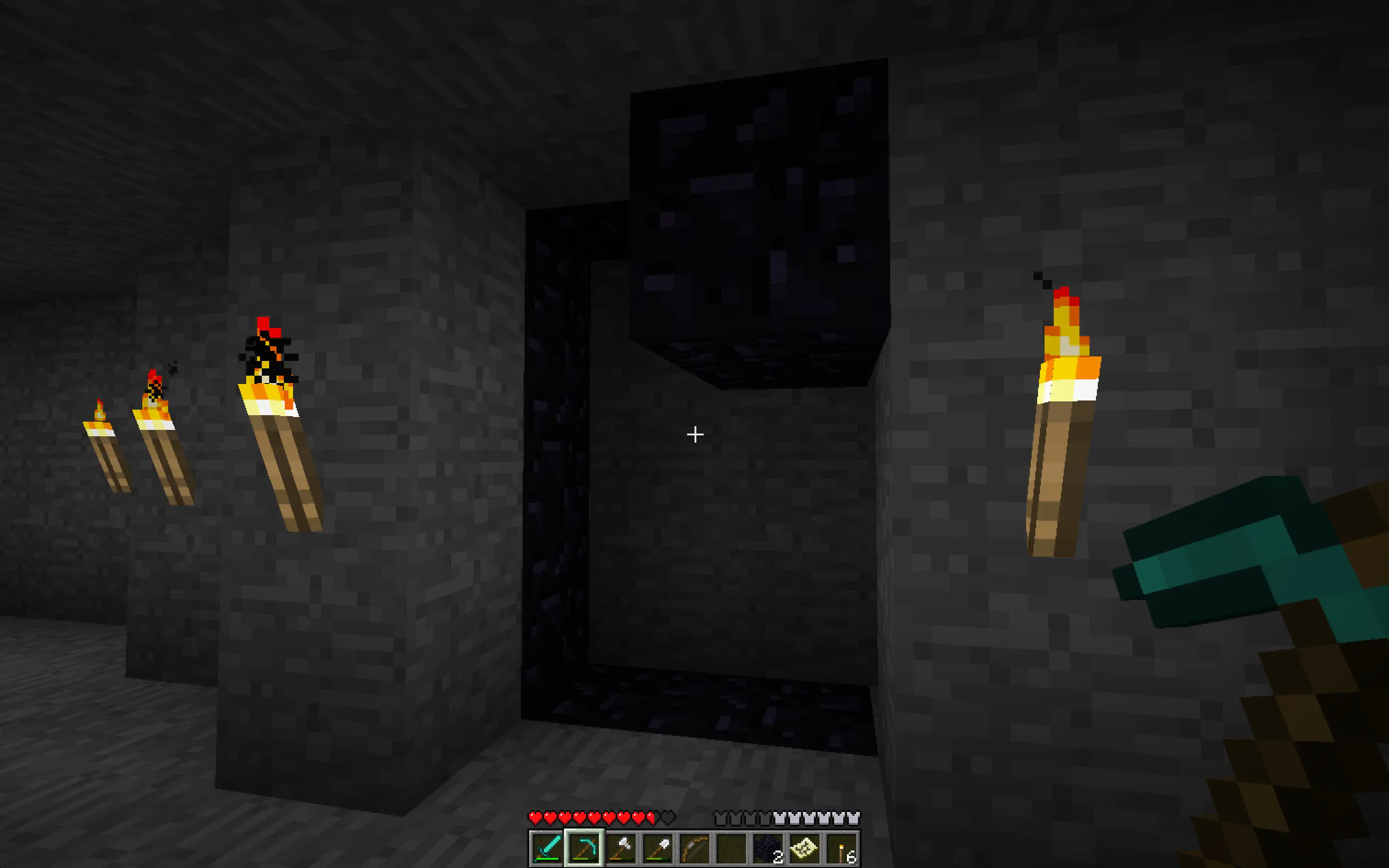
Task: Click the last armor chestplate icon
Action: pos(853,818)
